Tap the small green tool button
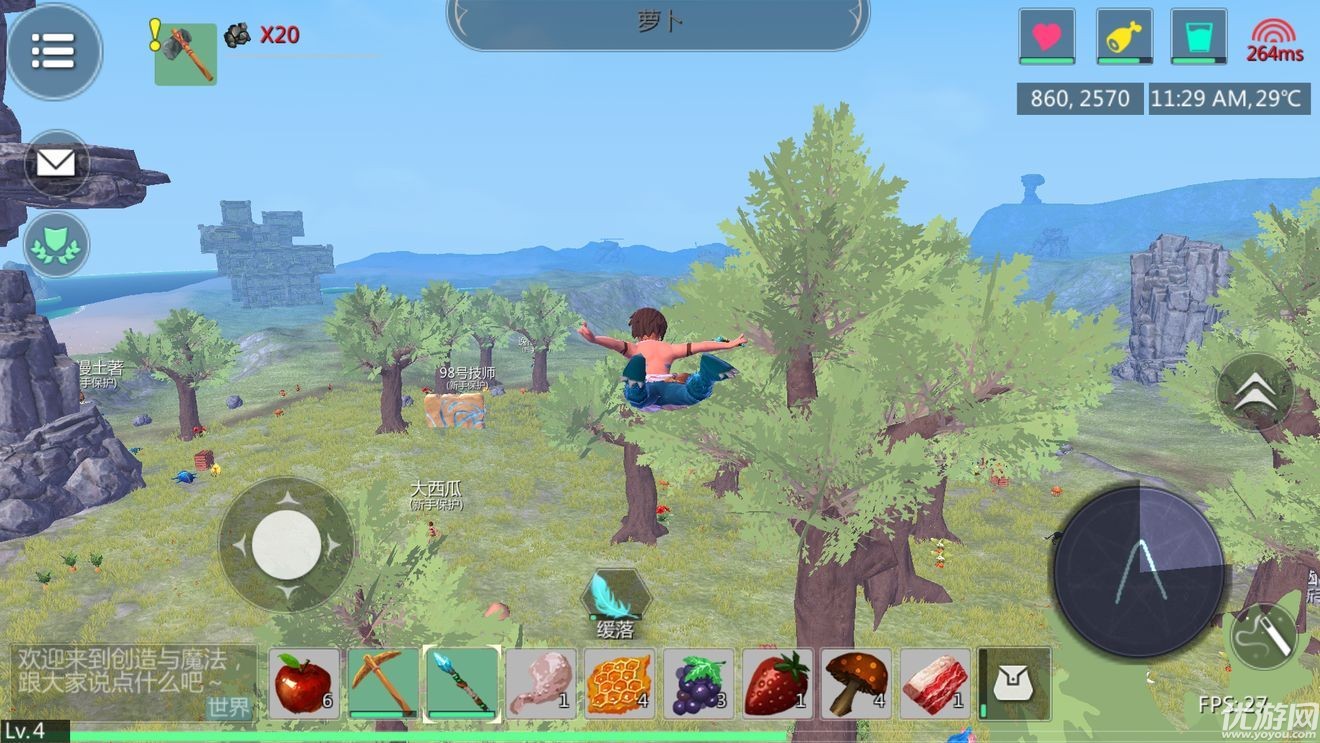The width and height of the screenshot is (1320, 743). 1263,635
